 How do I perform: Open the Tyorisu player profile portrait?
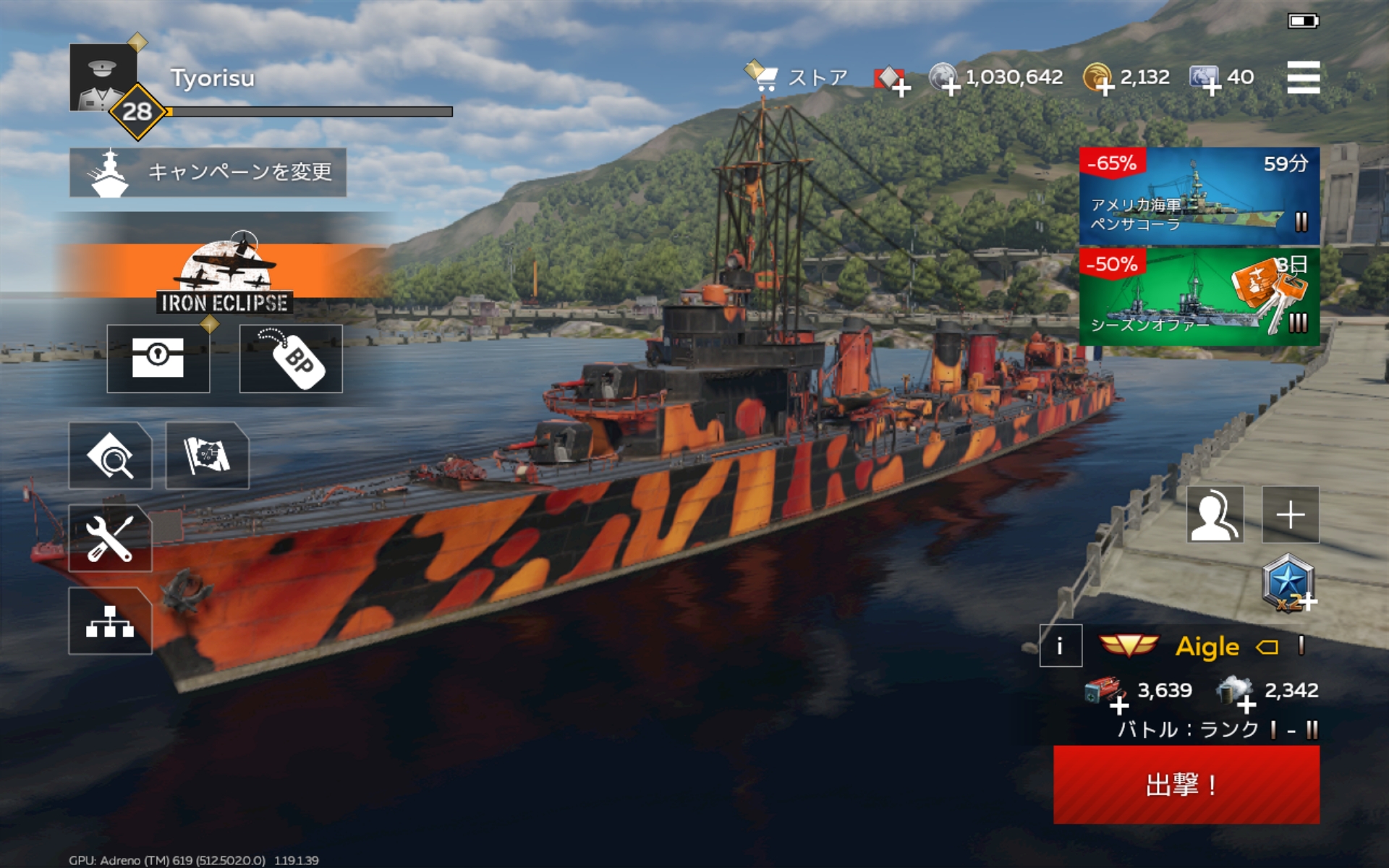pyautogui.click(x=103, y=78)
